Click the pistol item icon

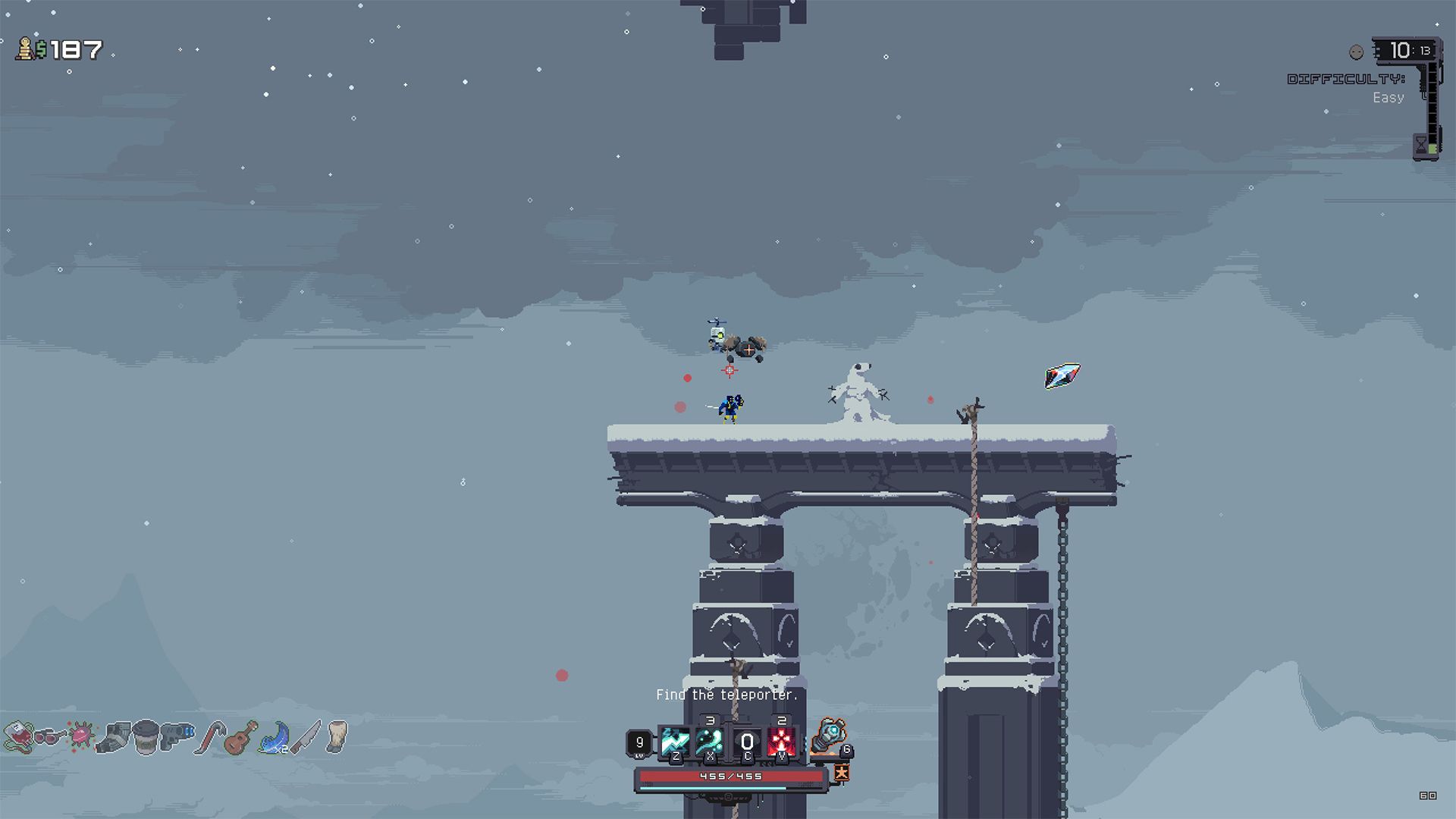(176, 737)
